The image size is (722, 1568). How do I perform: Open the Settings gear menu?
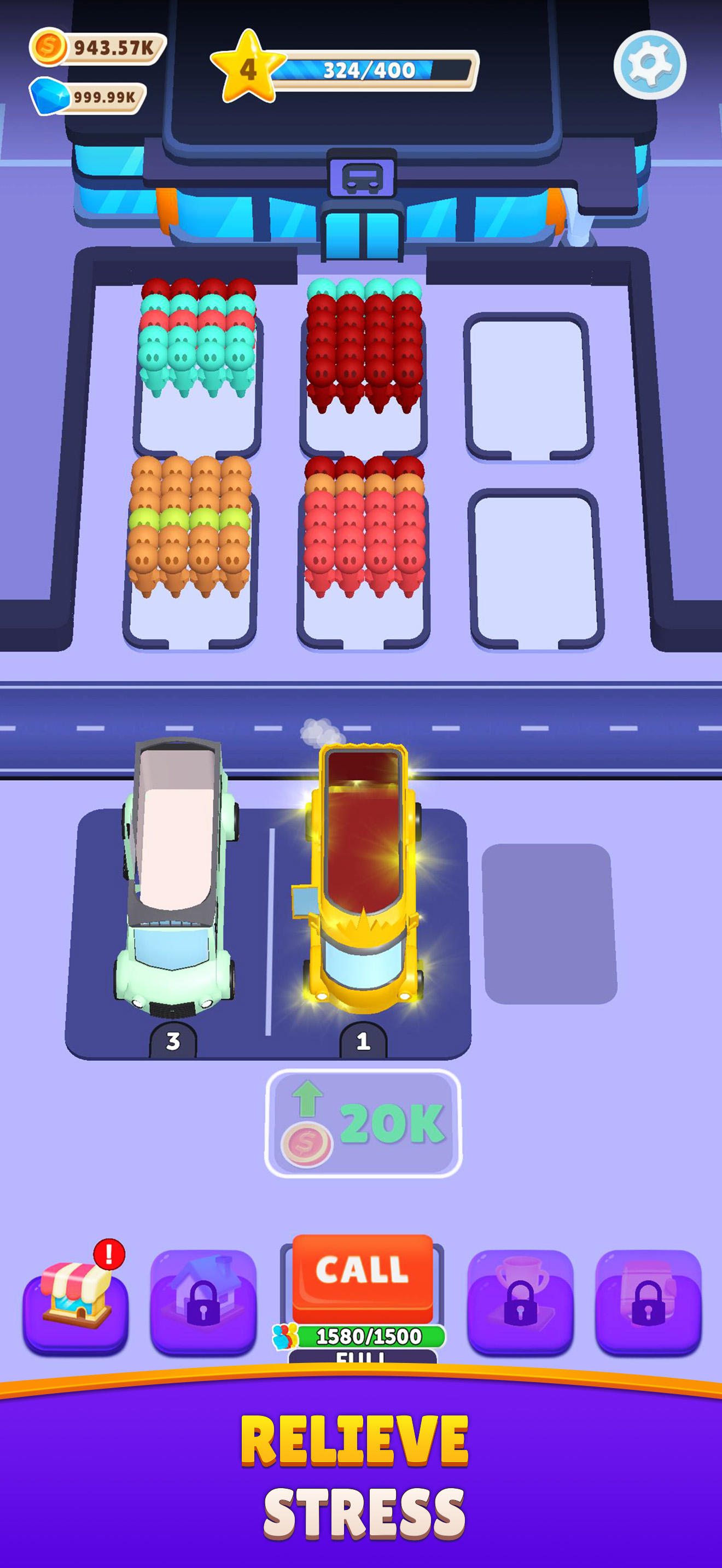(650, 64)
